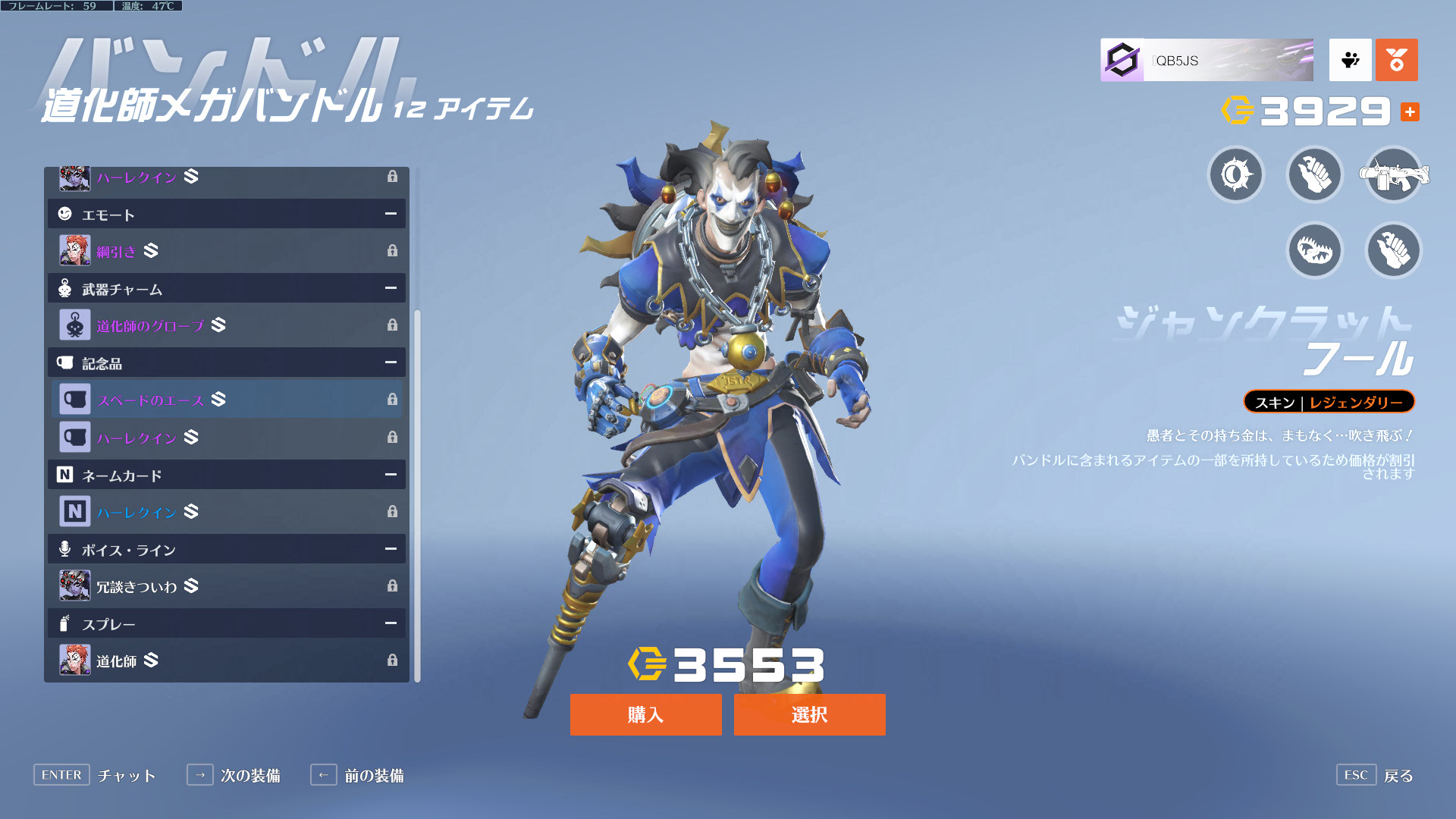
Task: Preview the steel trap ability icon
Action: tap(1314, 250)
